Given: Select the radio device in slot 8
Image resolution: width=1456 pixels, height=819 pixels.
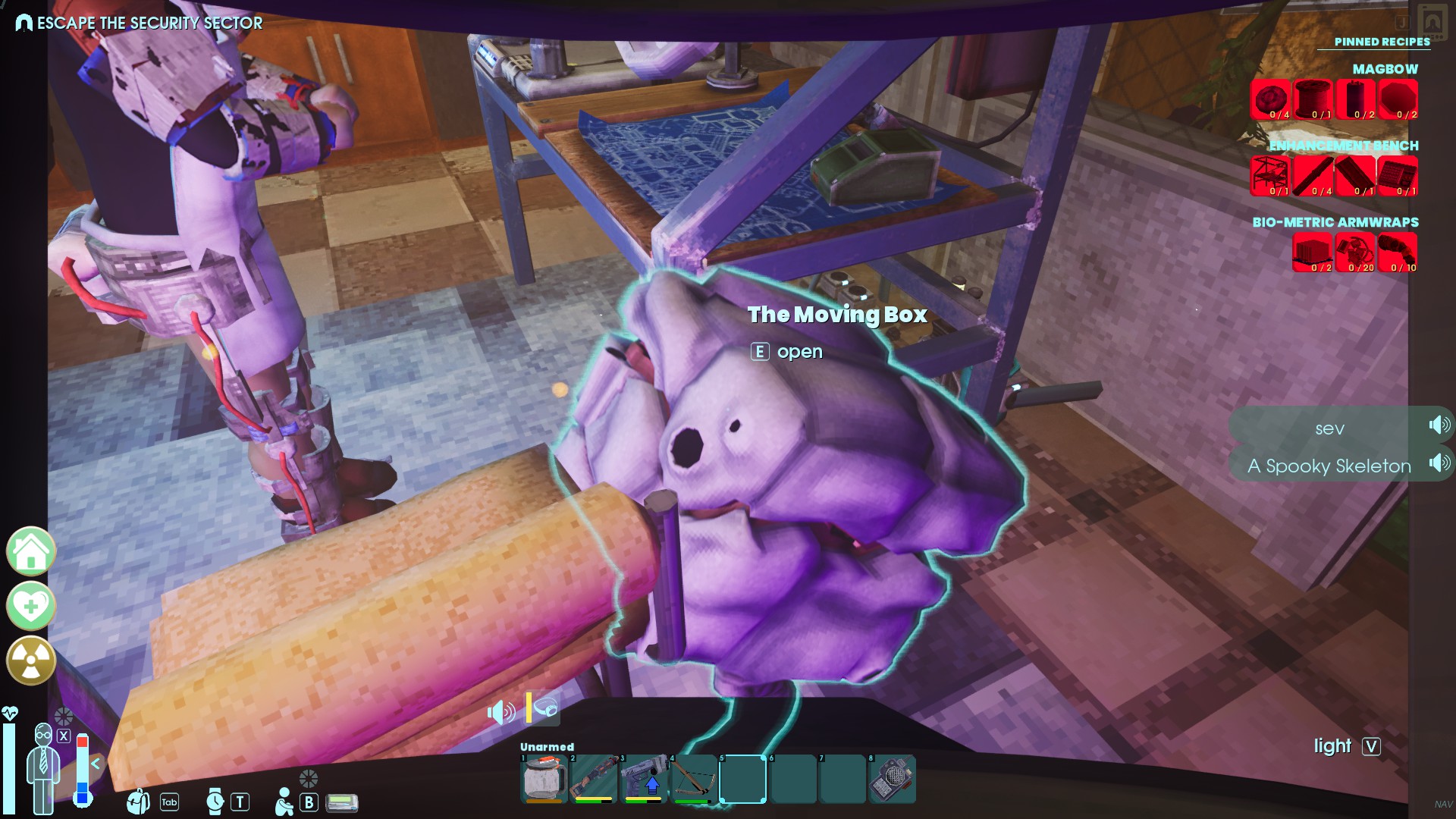Looking at the screenshot, I should pos(892,778).
